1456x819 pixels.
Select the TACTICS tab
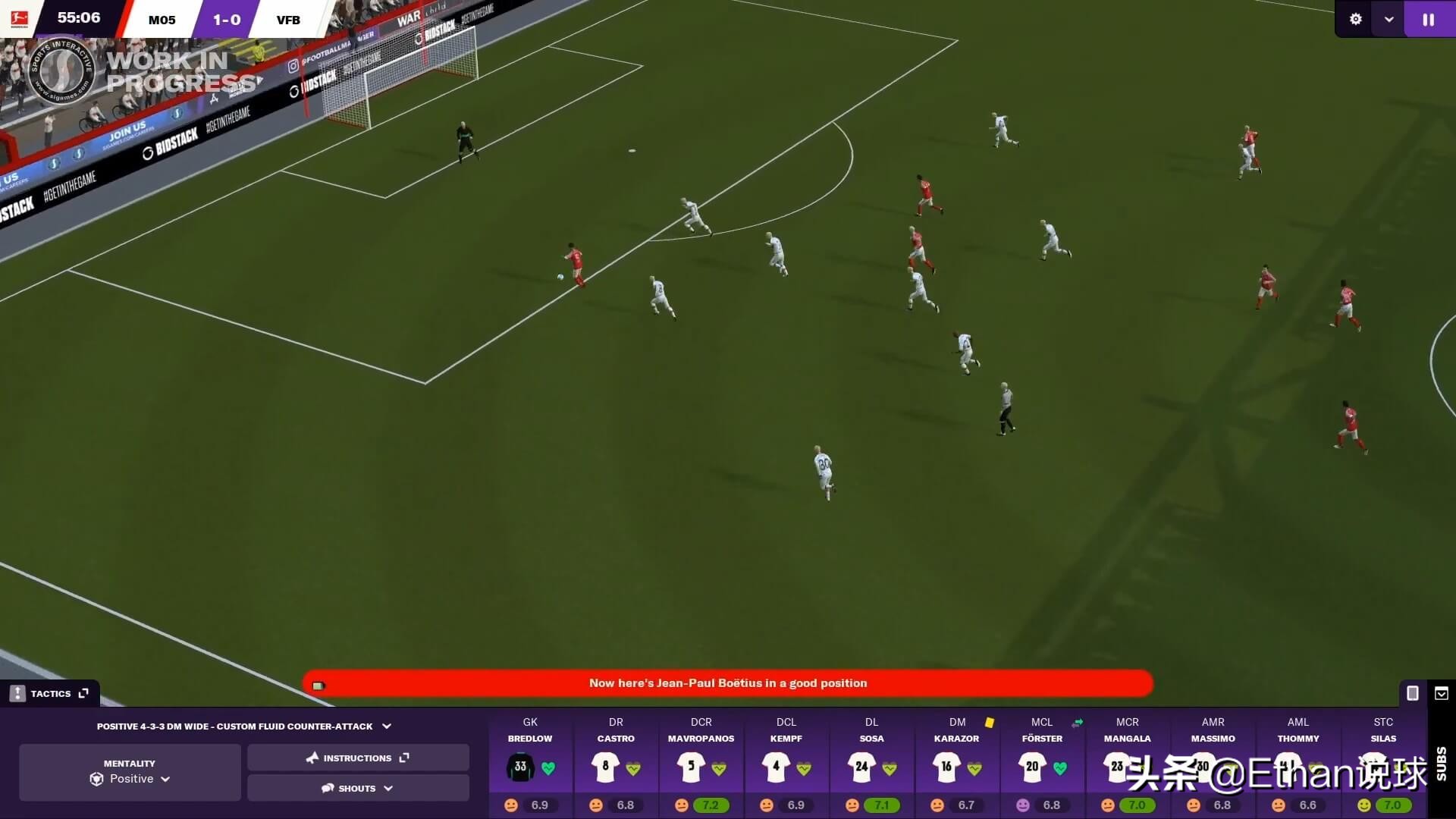pyautogui.click(x=51, y=693)
